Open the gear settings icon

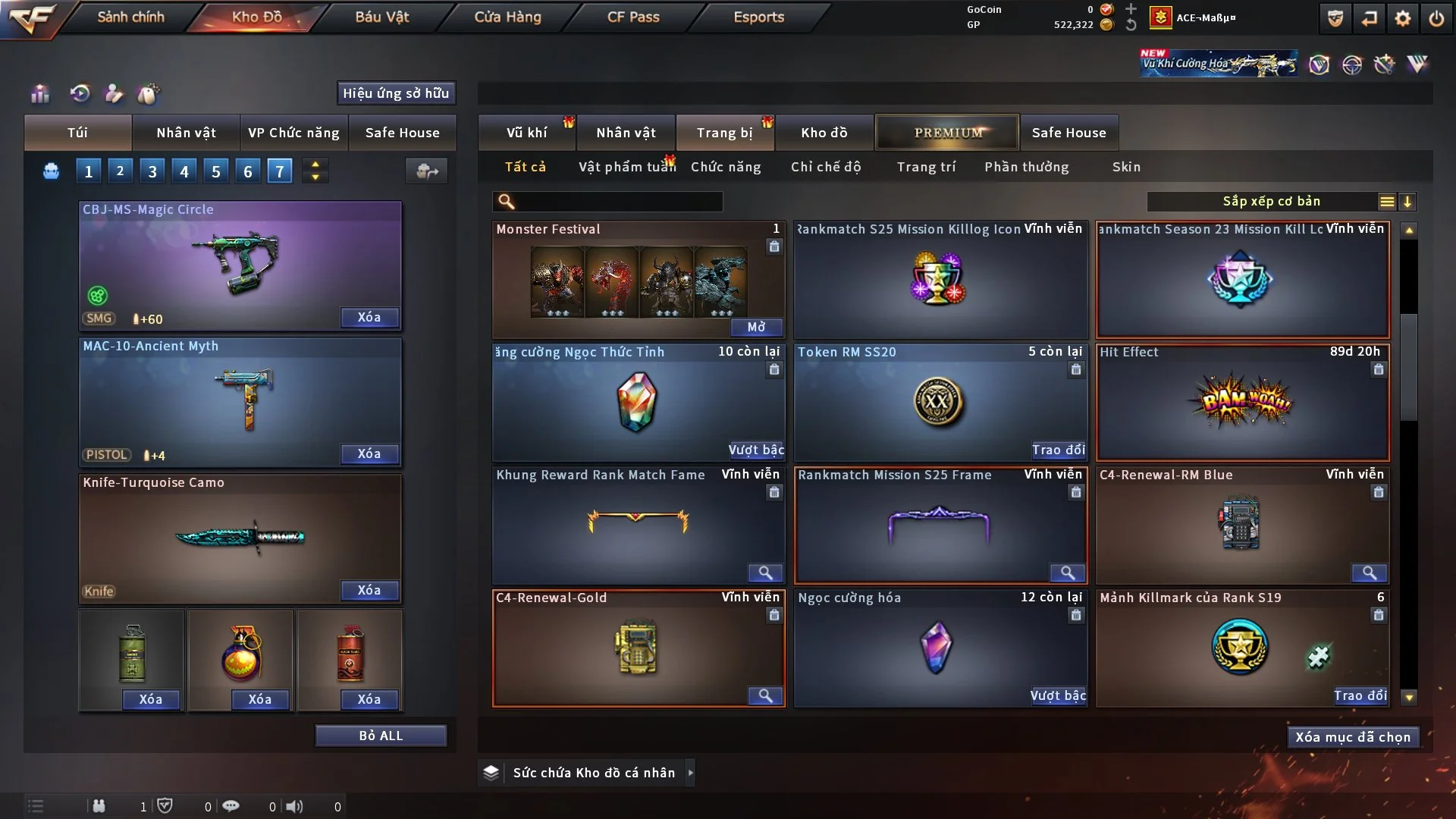tap(1403, 18)
